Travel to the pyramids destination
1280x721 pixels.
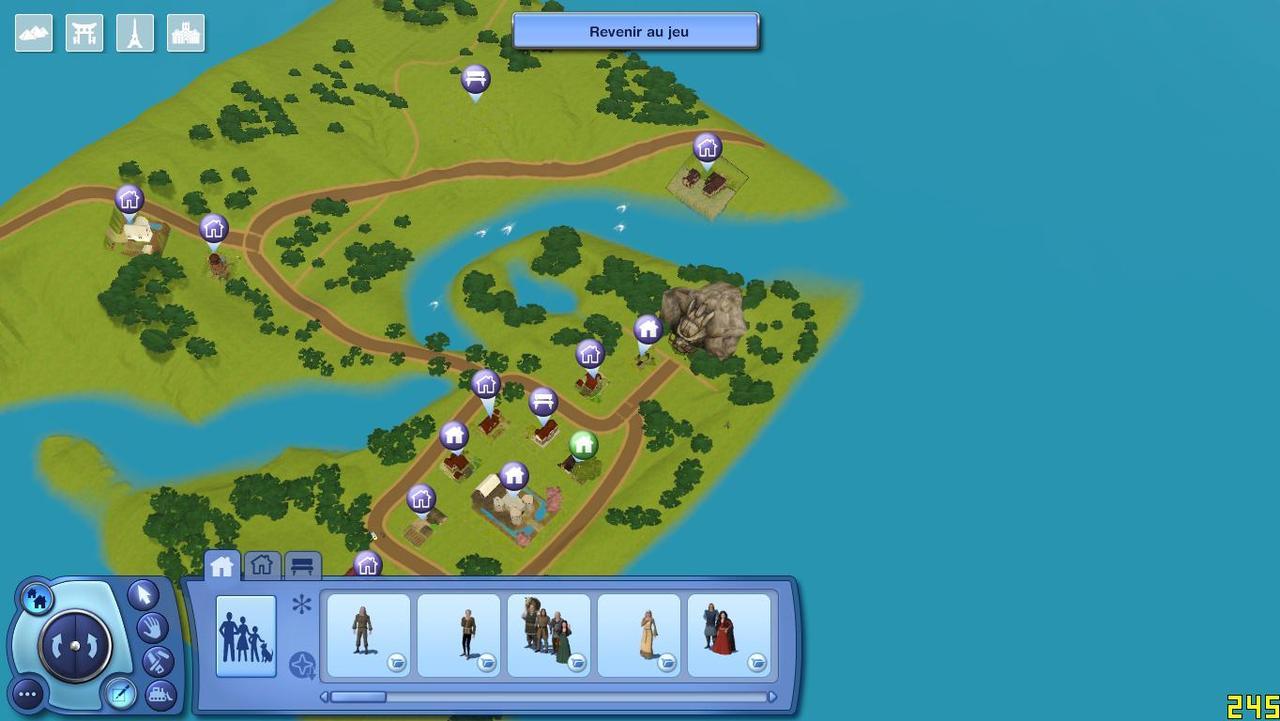coord(34,33)
